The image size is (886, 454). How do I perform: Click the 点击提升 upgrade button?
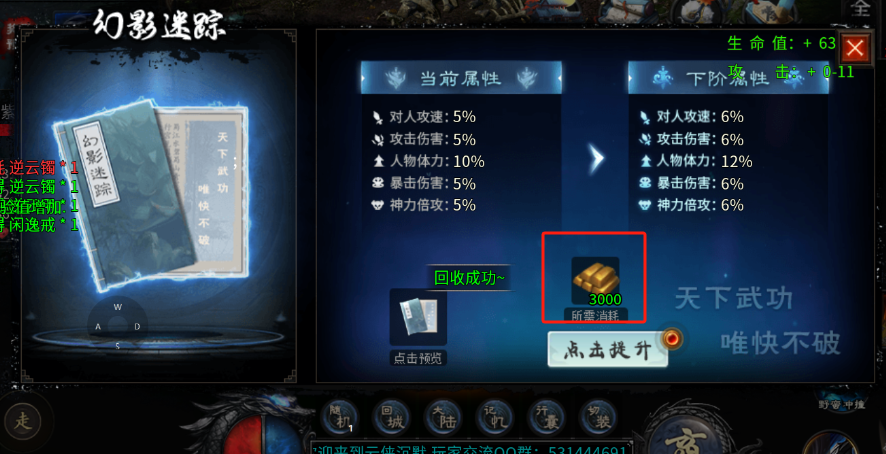pyautogui.click(x=608, y=349)
